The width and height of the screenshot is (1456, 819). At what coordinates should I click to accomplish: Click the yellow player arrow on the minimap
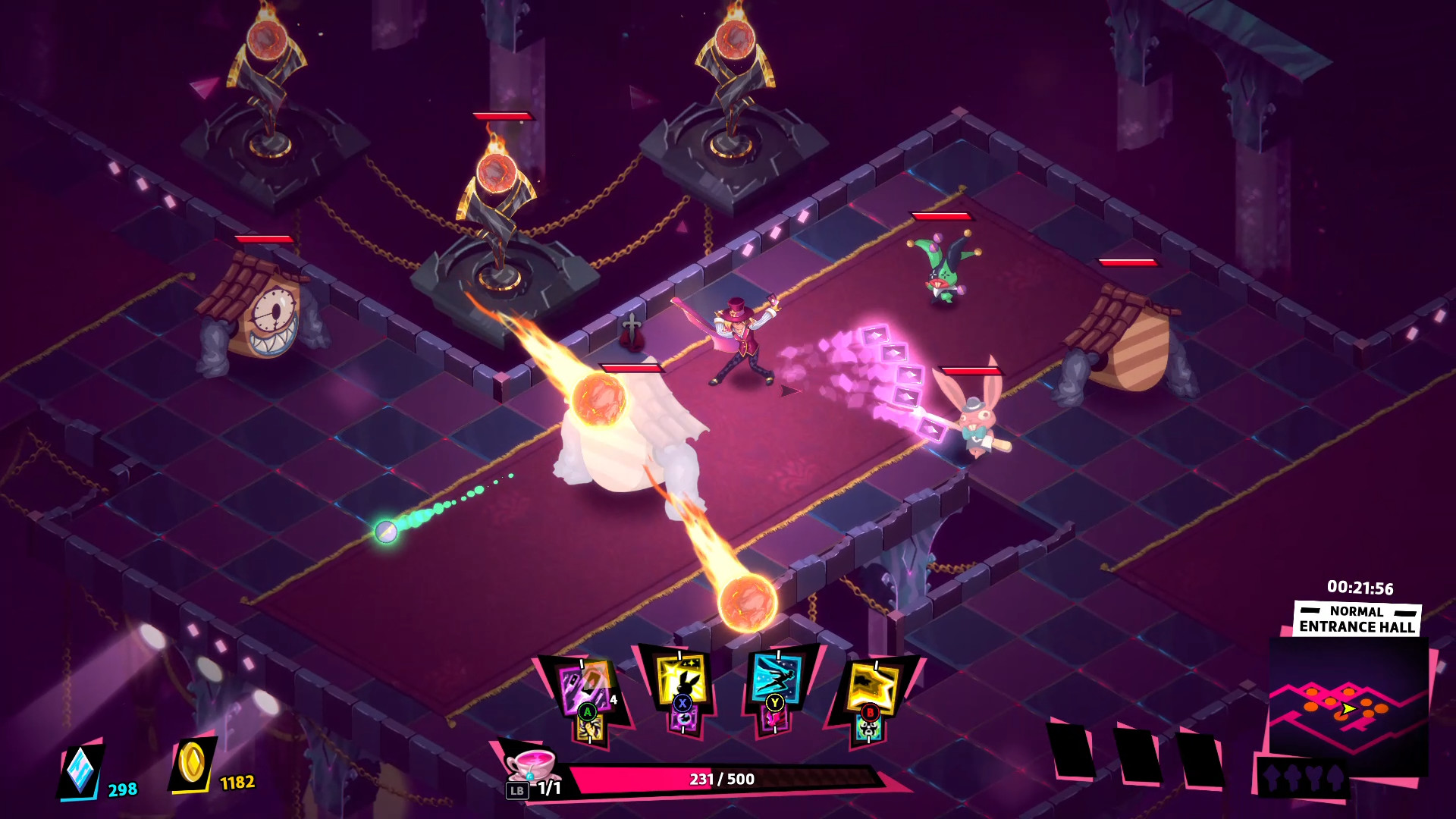1349,708
